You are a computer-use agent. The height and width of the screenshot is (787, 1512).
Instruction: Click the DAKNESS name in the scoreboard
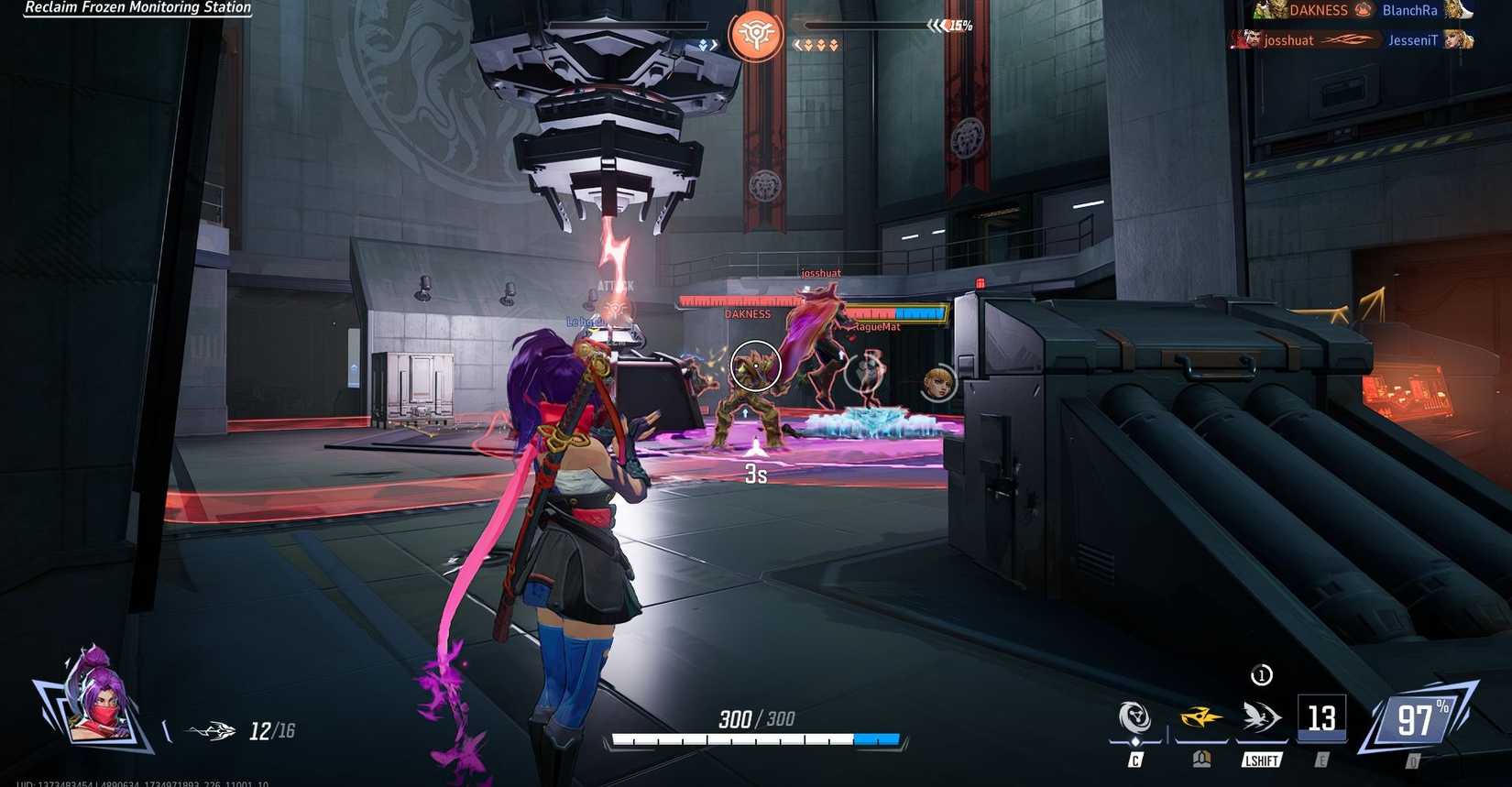tap(1317, 11)
